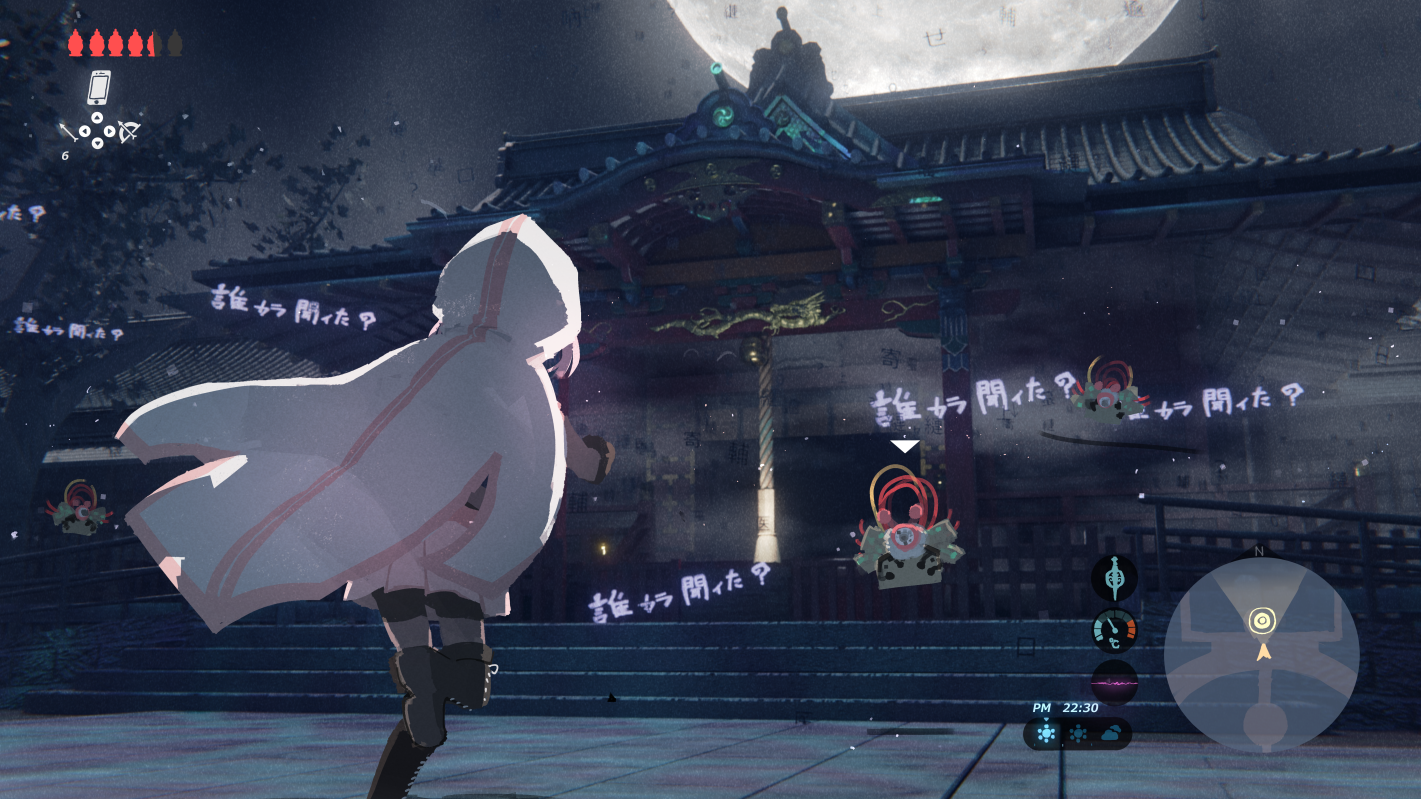The width and height of the screenshot is (1421, 799).
Task: Click the sword icon in the HUD
Action: [x=1114, y=579]
